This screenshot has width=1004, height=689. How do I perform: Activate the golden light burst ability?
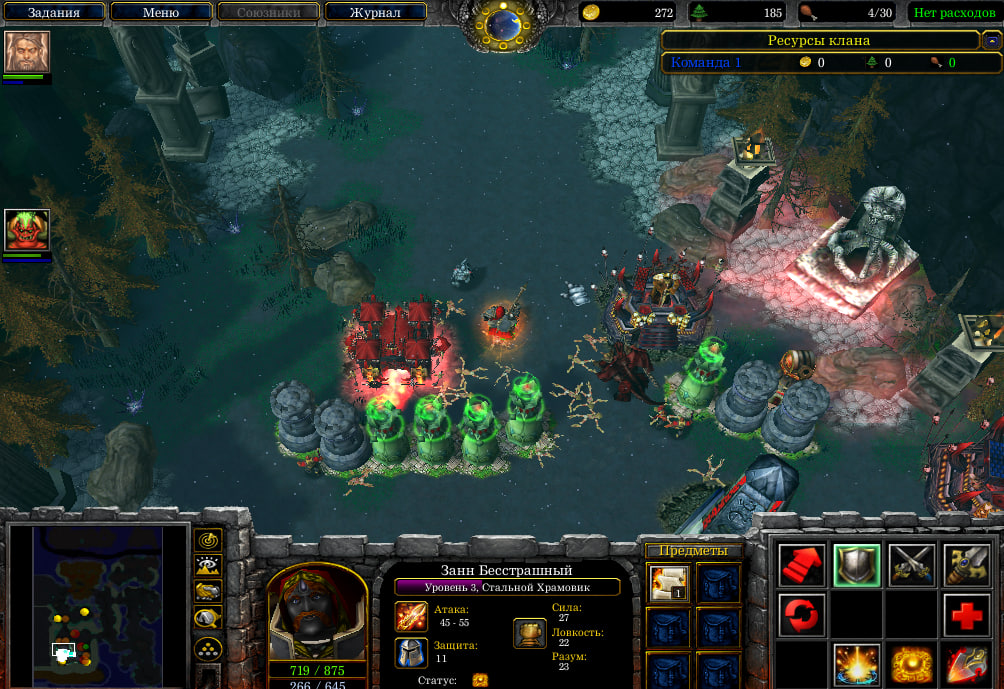tap(857, 664)
